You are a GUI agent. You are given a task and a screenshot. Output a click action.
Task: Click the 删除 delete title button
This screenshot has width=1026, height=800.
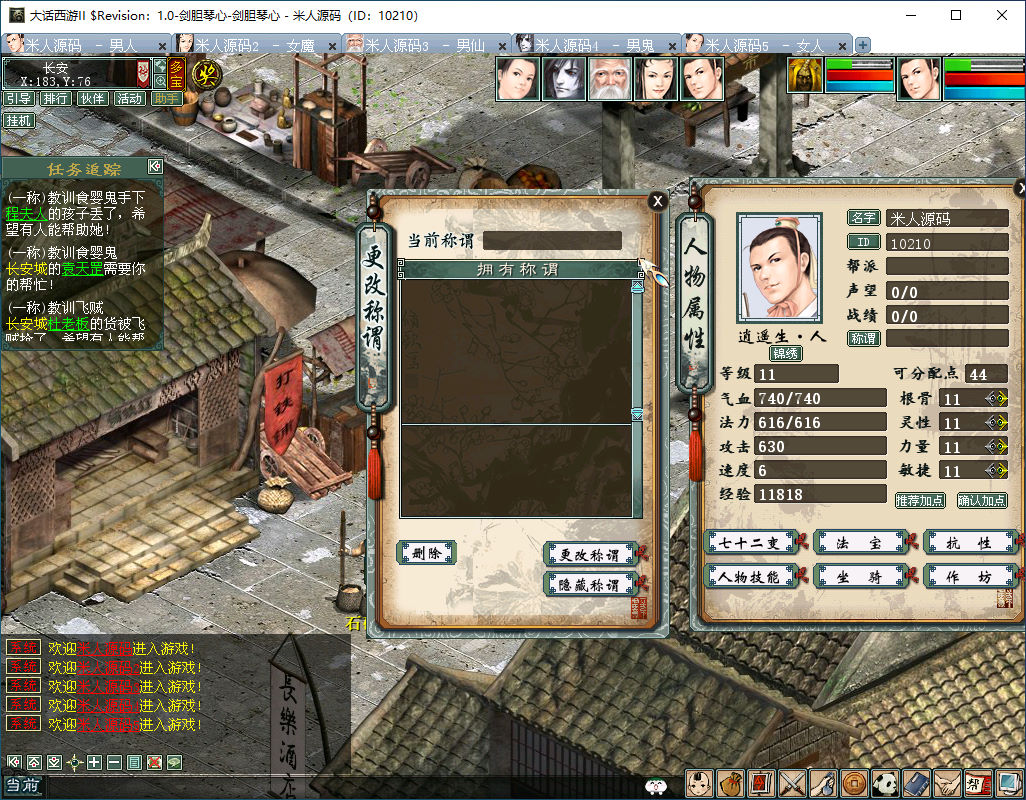coord(427,553)
